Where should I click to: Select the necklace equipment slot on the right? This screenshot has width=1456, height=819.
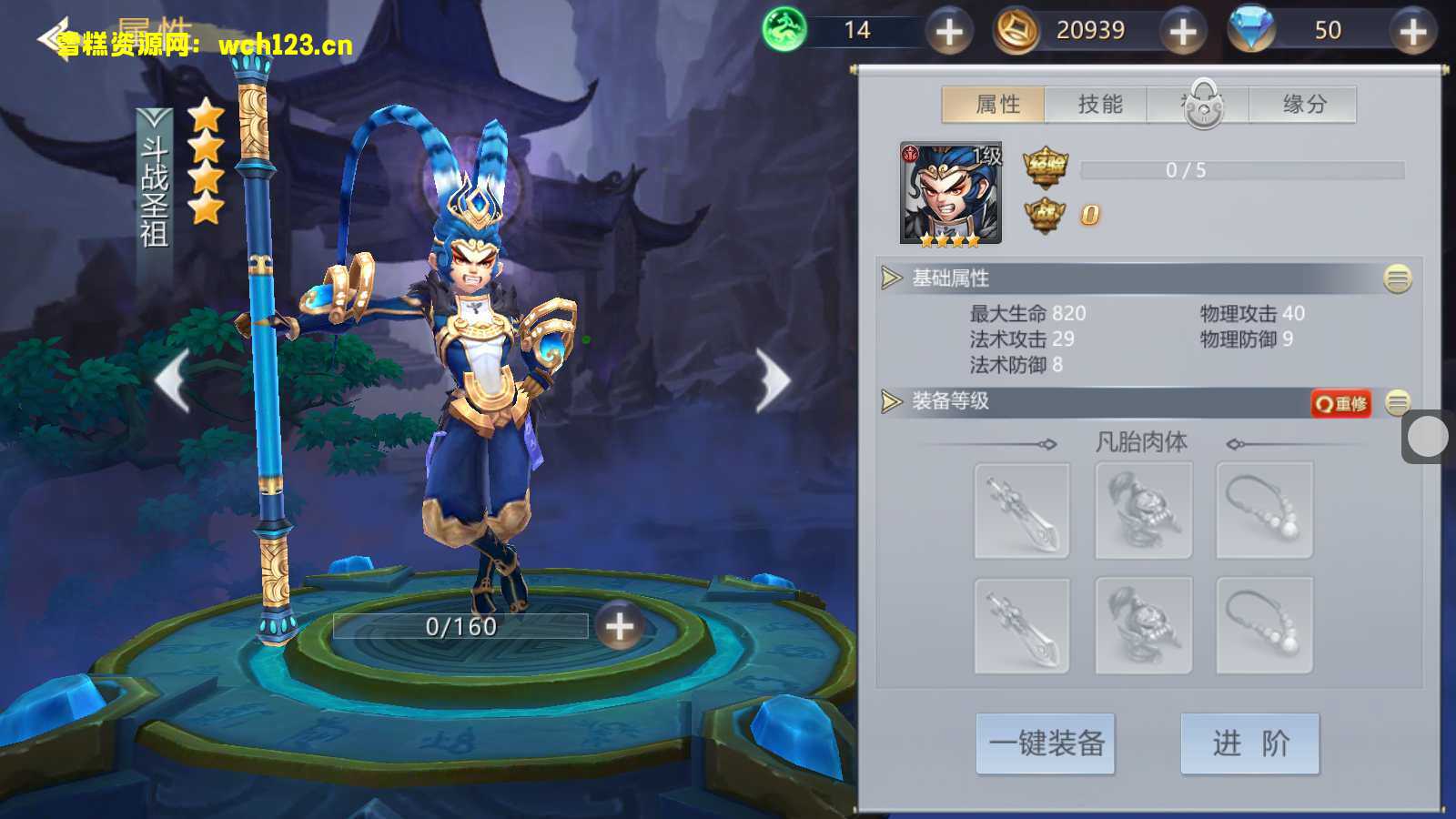coord(1264,510)
